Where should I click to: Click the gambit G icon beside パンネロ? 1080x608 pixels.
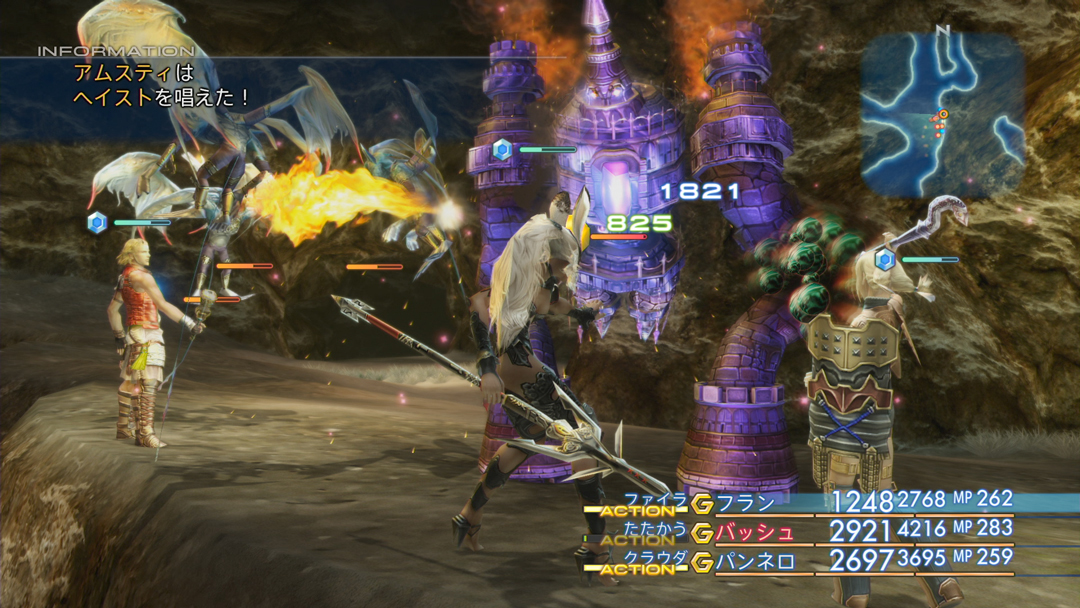pyautogui.click(x=702, y=562)
